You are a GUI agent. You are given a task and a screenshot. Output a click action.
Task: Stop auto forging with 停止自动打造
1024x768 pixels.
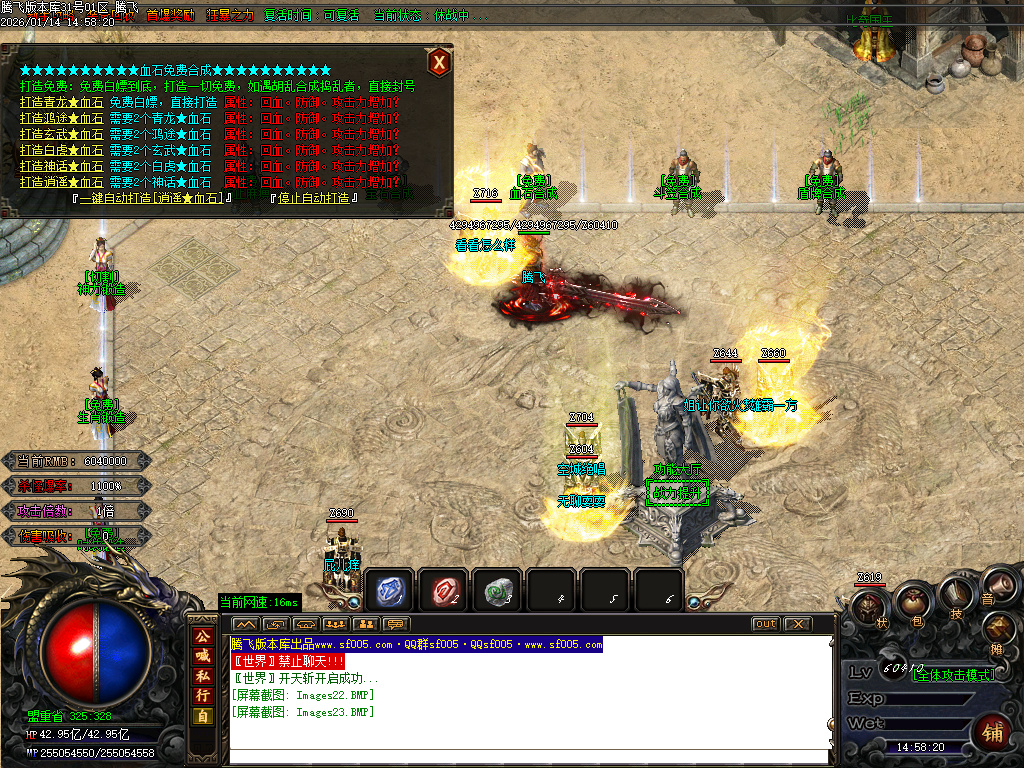(314, 198)
